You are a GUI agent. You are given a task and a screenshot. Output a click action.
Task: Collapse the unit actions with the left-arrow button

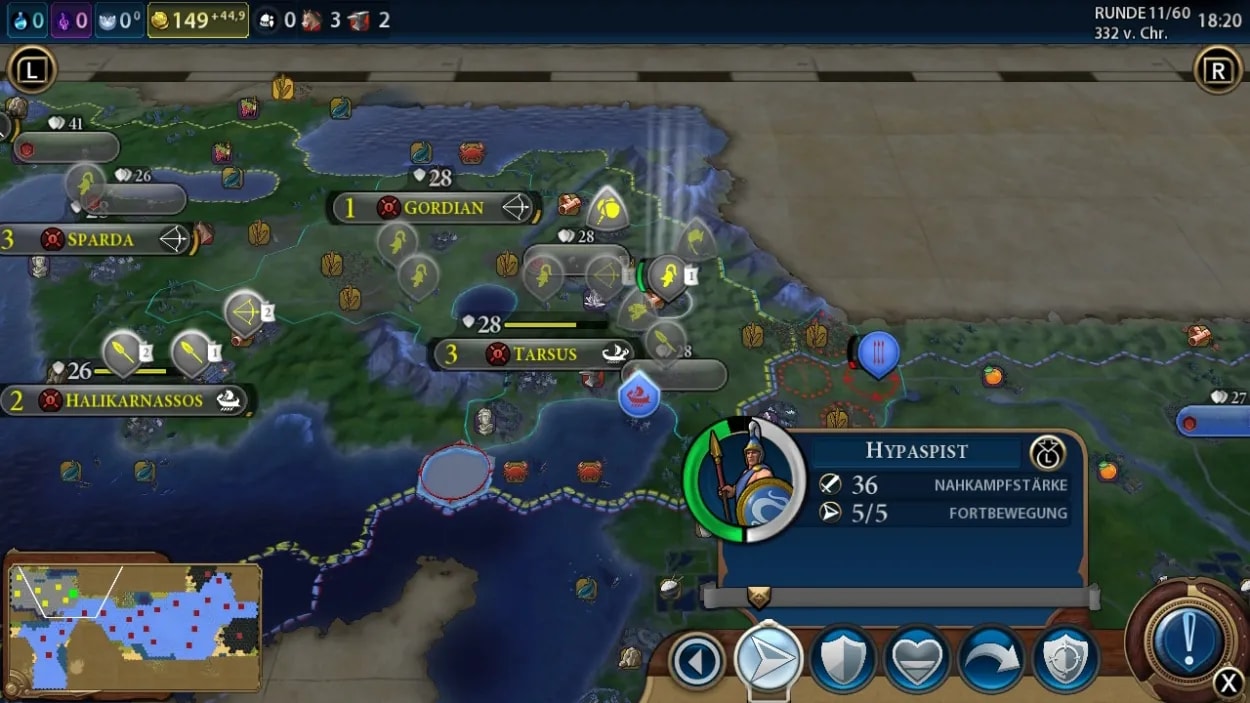point(696,661)
